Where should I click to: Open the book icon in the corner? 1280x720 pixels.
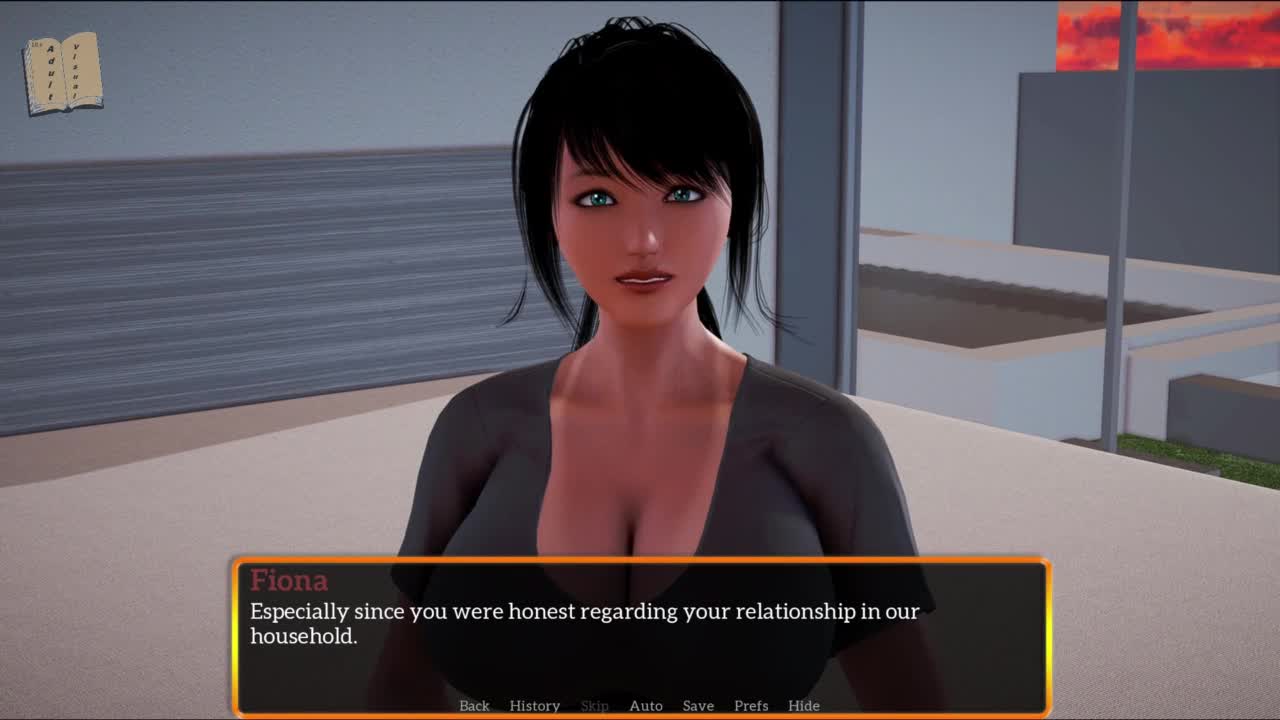tap(63, 73)
